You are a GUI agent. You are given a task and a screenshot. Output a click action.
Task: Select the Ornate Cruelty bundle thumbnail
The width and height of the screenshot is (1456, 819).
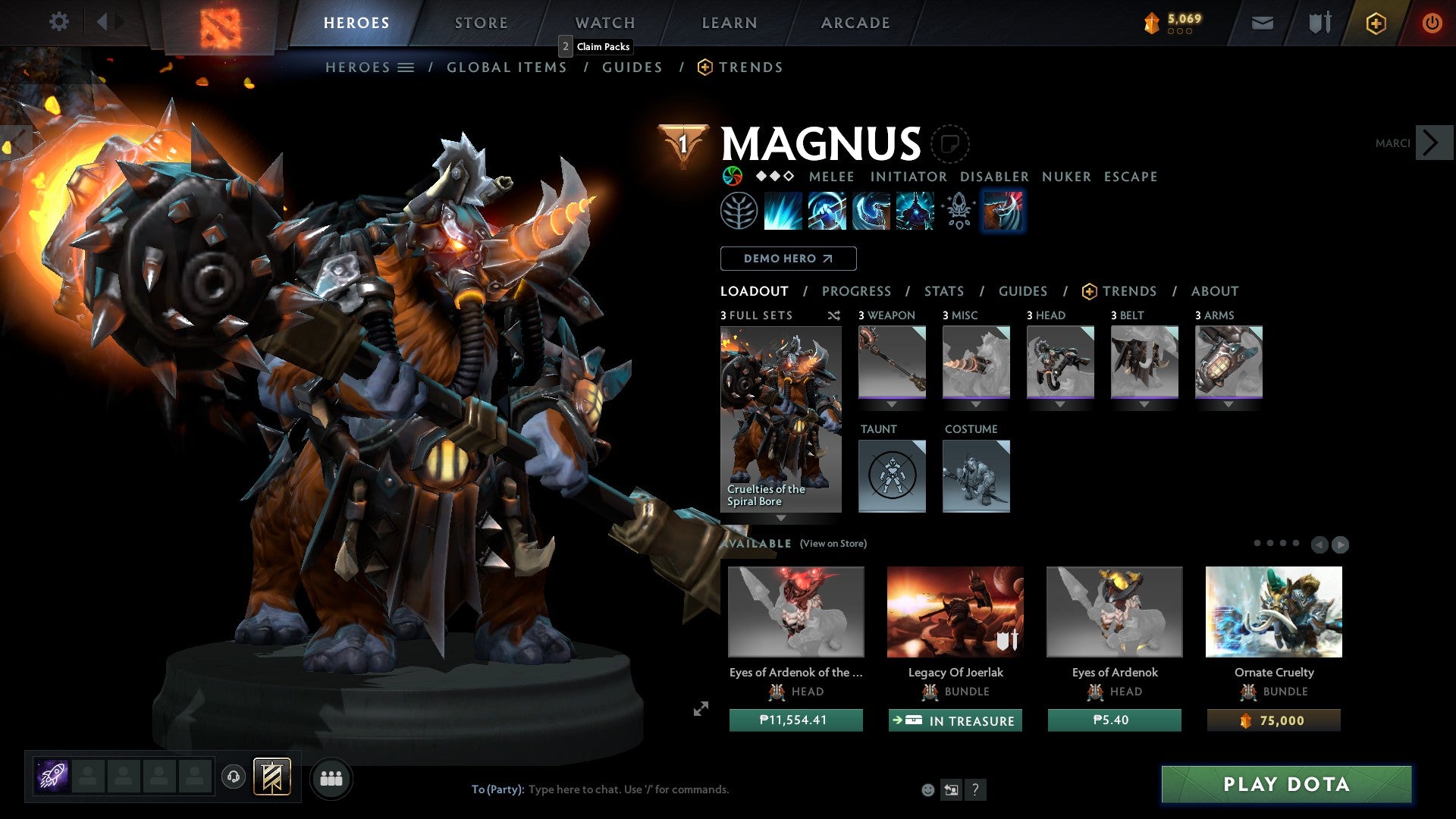[x=1274, y=611]
